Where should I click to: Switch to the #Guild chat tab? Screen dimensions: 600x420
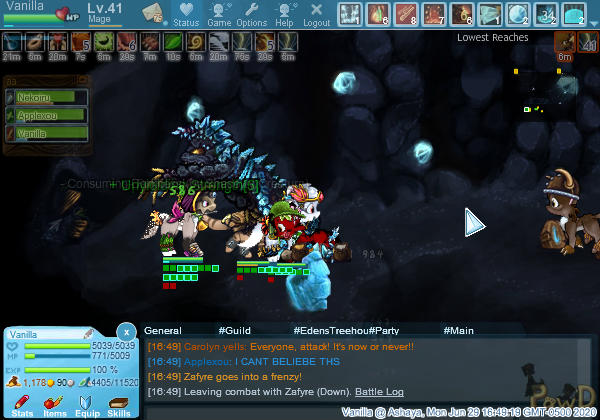point(234,330)
